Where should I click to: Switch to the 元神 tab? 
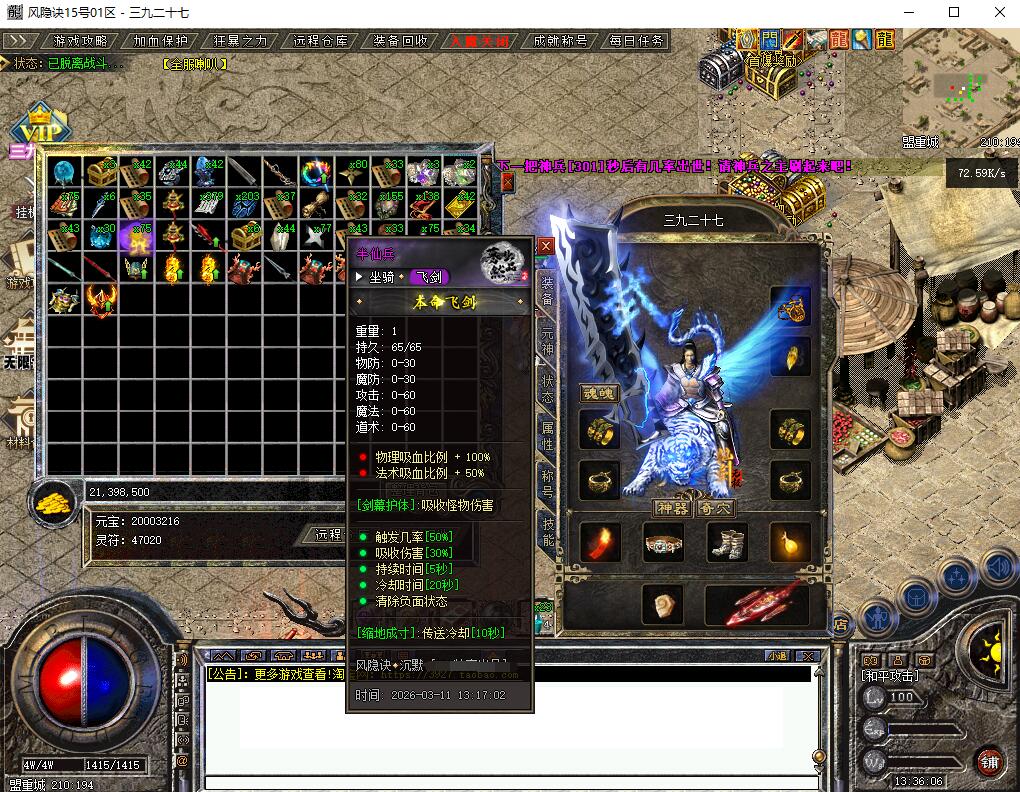[x=547, y=340]
